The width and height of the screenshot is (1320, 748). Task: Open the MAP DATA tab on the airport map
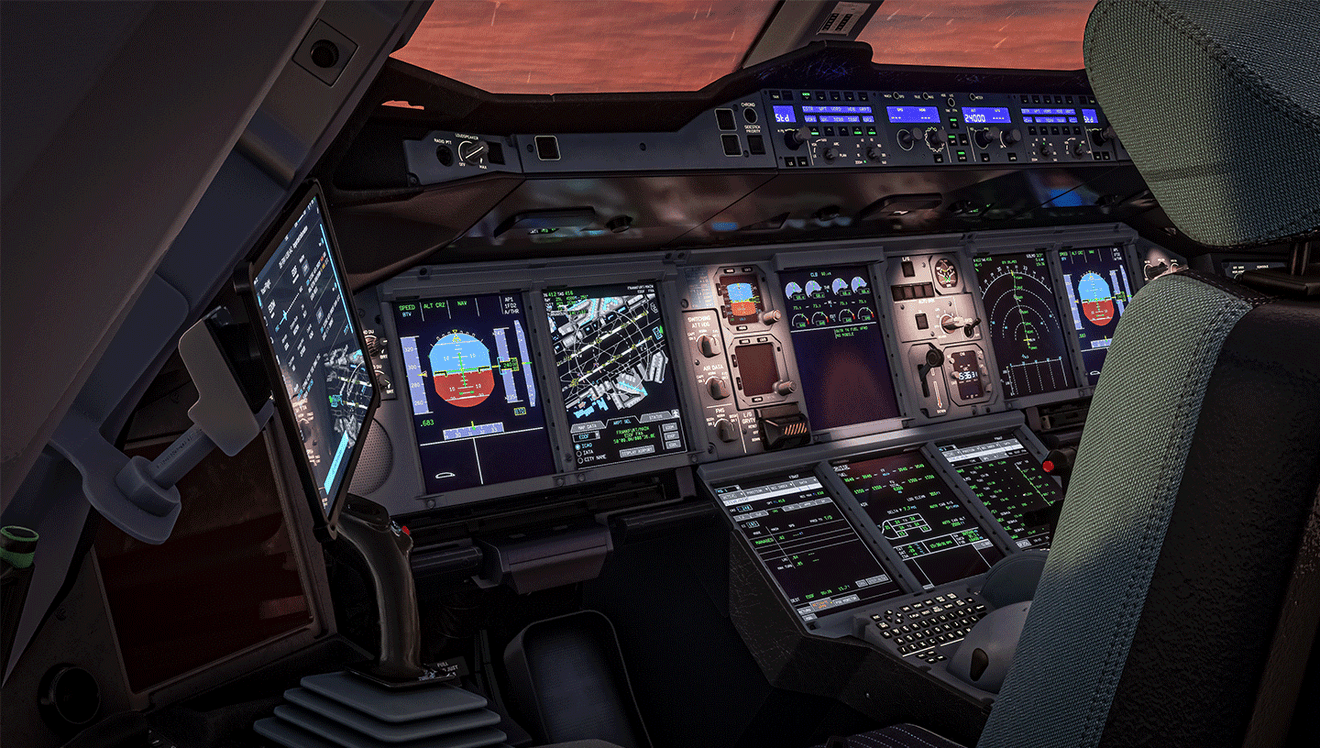tap(586, 424)
